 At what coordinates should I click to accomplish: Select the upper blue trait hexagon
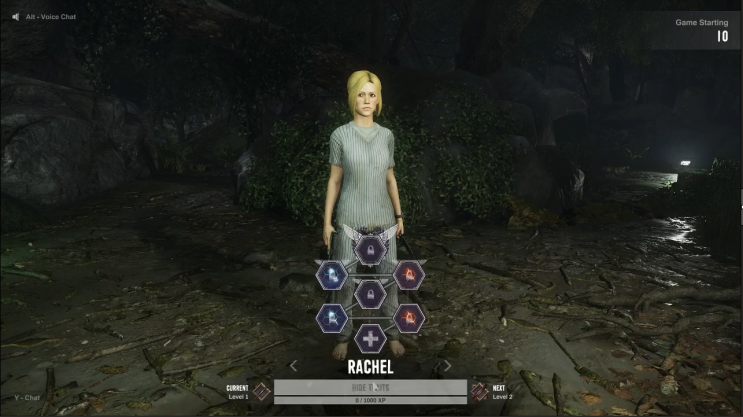[x=331, y=274]
